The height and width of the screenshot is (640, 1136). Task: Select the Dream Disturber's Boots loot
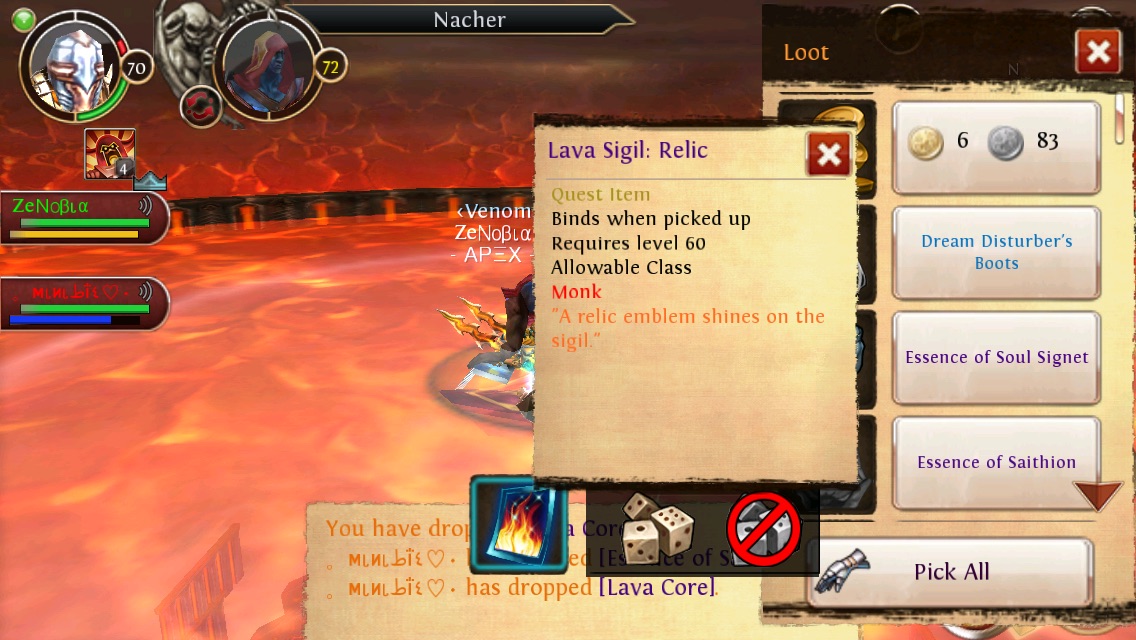tap(996, 252)
